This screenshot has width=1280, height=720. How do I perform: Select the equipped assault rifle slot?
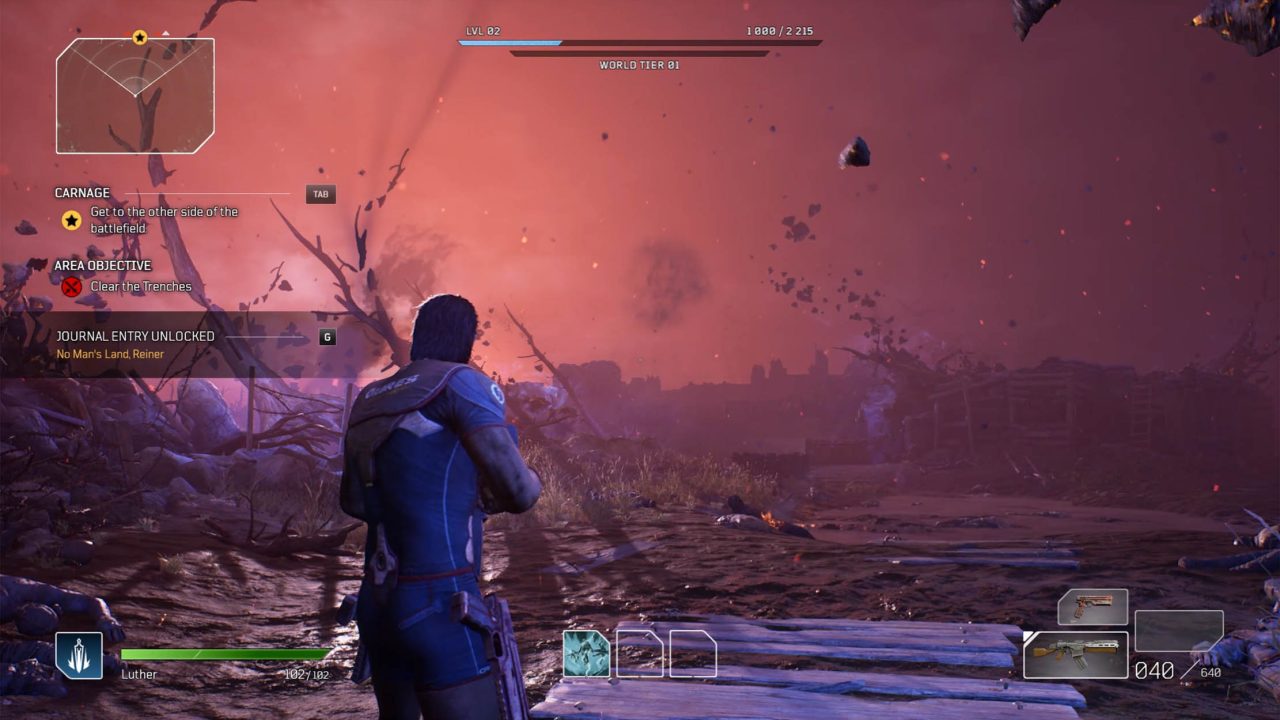point(1076,655)
